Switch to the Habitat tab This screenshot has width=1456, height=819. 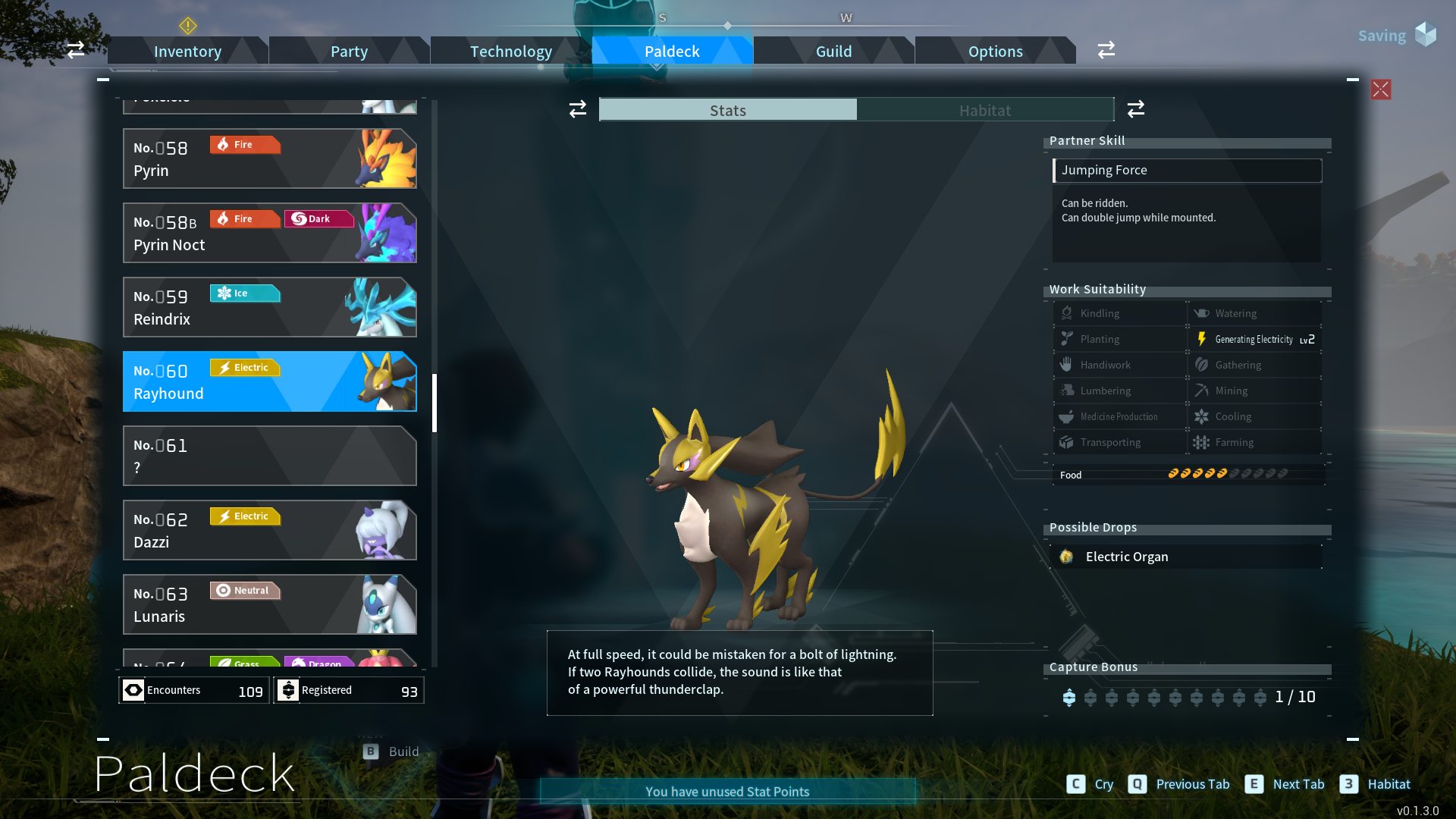point(984,110)
